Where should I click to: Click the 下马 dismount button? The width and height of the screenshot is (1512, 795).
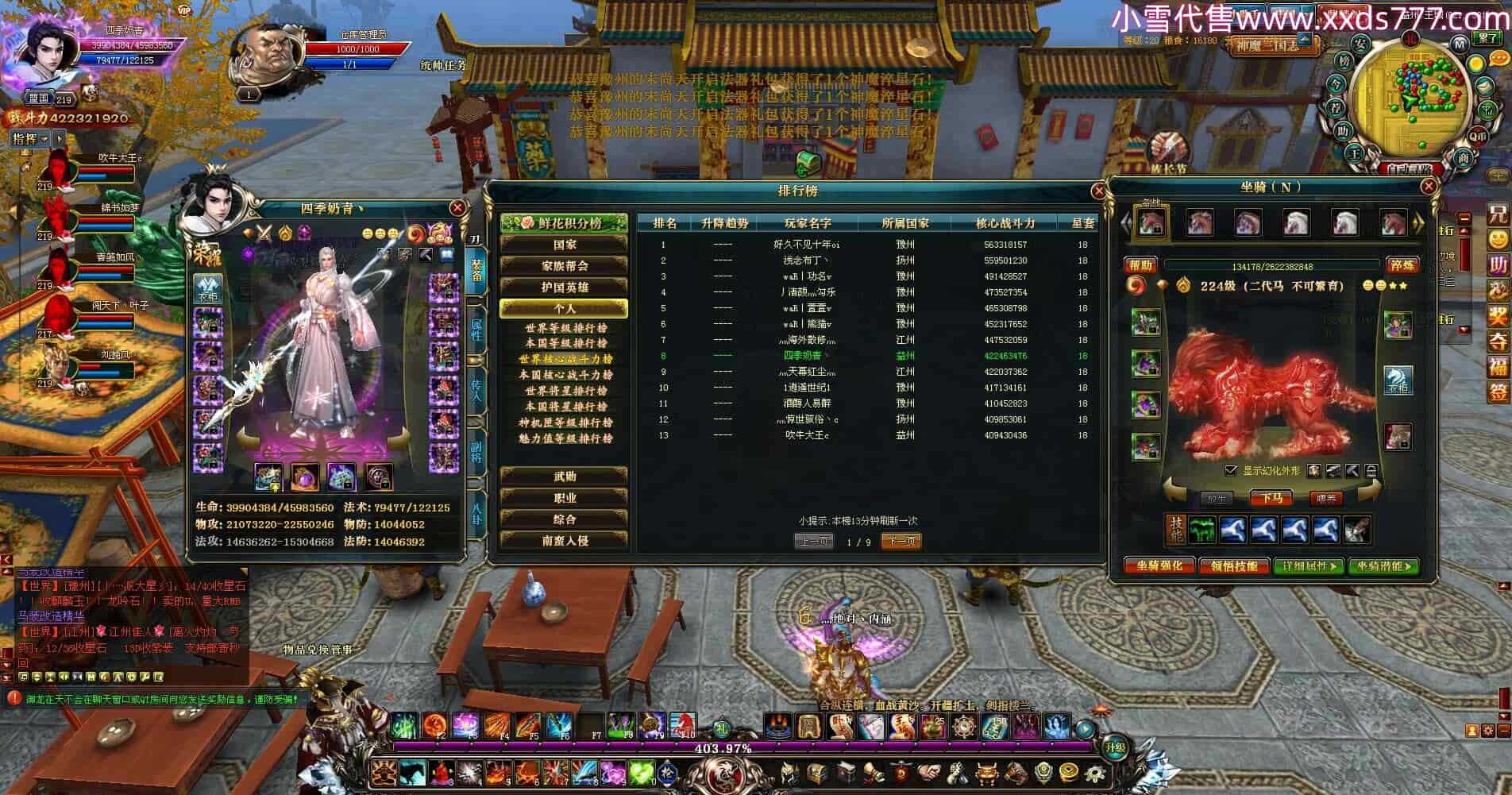pos(1271,499)
